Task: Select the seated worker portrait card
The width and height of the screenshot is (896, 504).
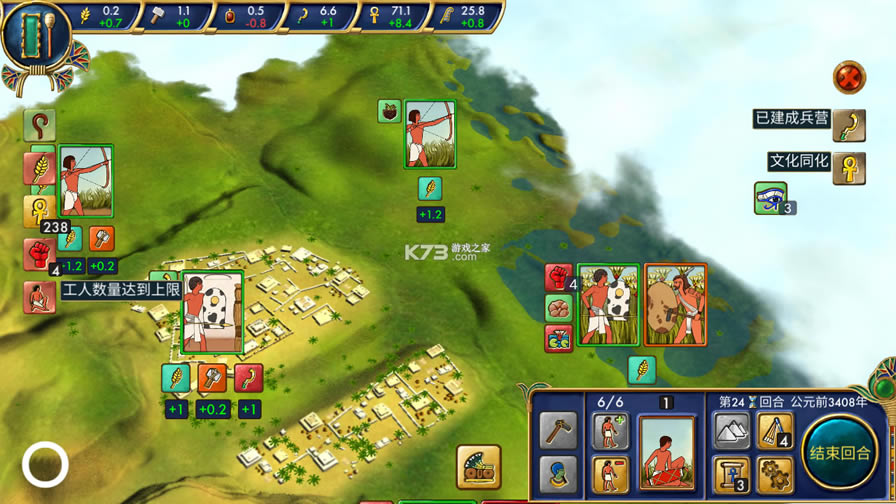Action: point(666,453)
